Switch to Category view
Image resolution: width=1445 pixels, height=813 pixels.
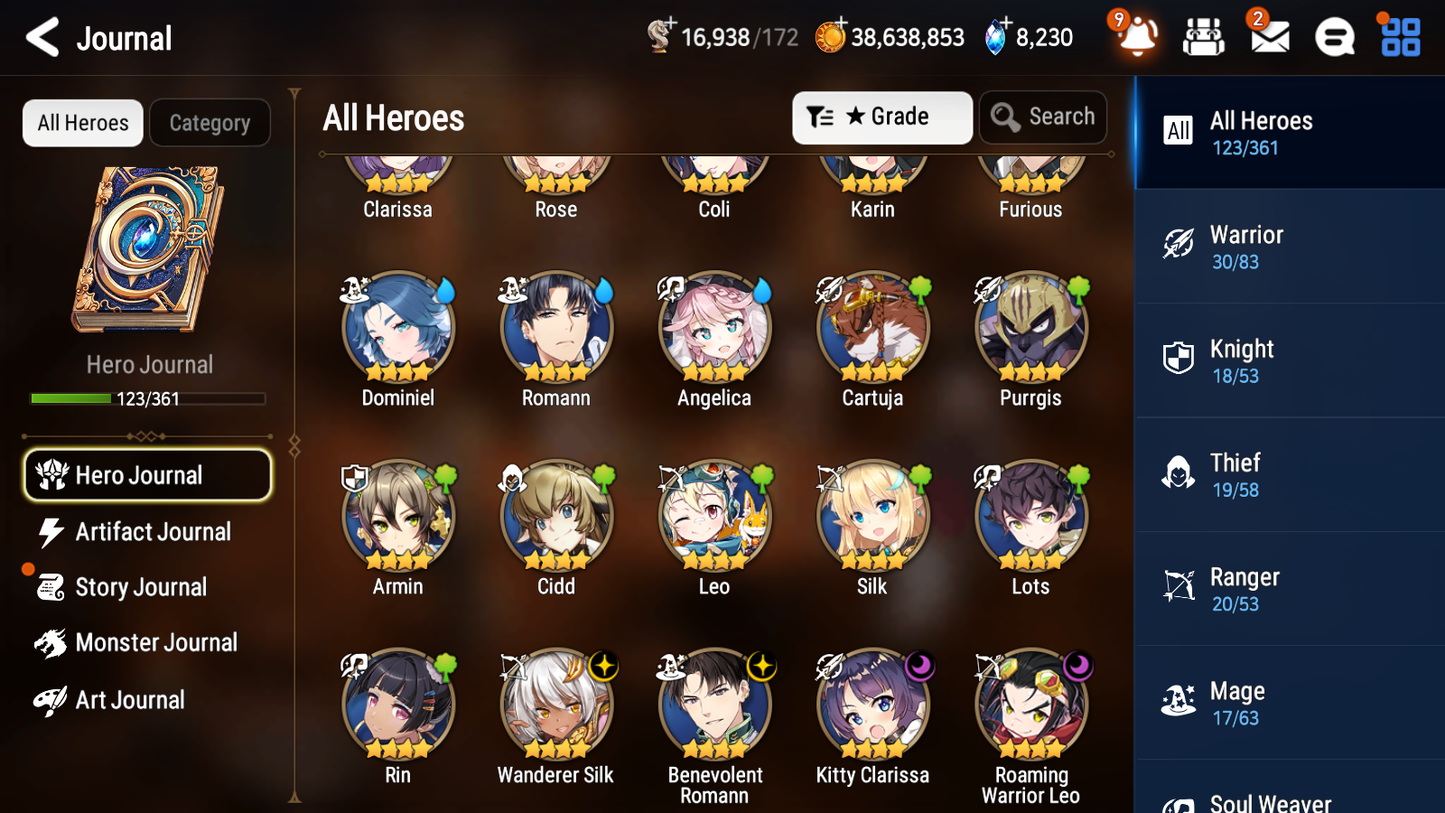[210, 122]
